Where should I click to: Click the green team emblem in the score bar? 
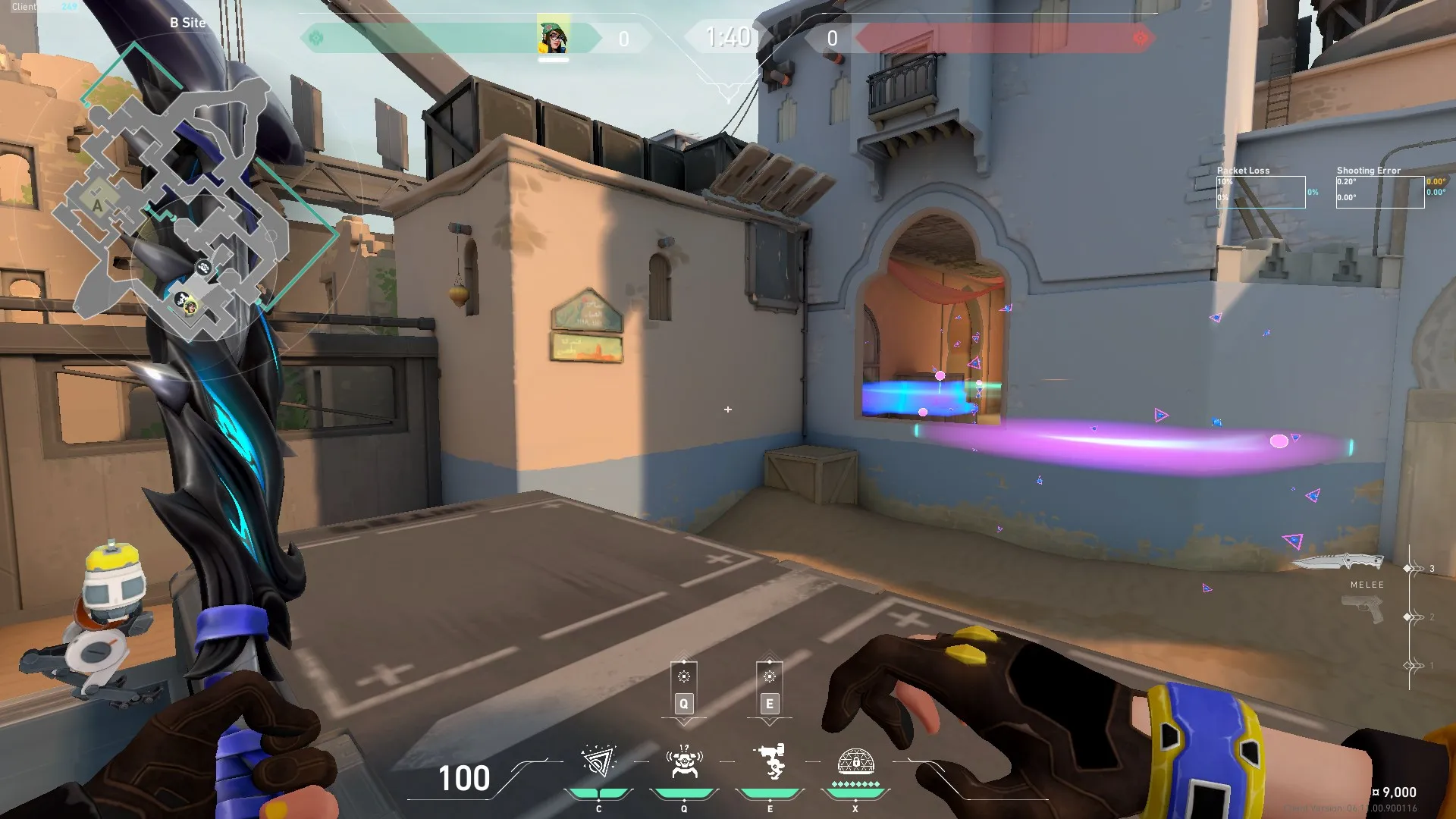(x=316, y=38)
